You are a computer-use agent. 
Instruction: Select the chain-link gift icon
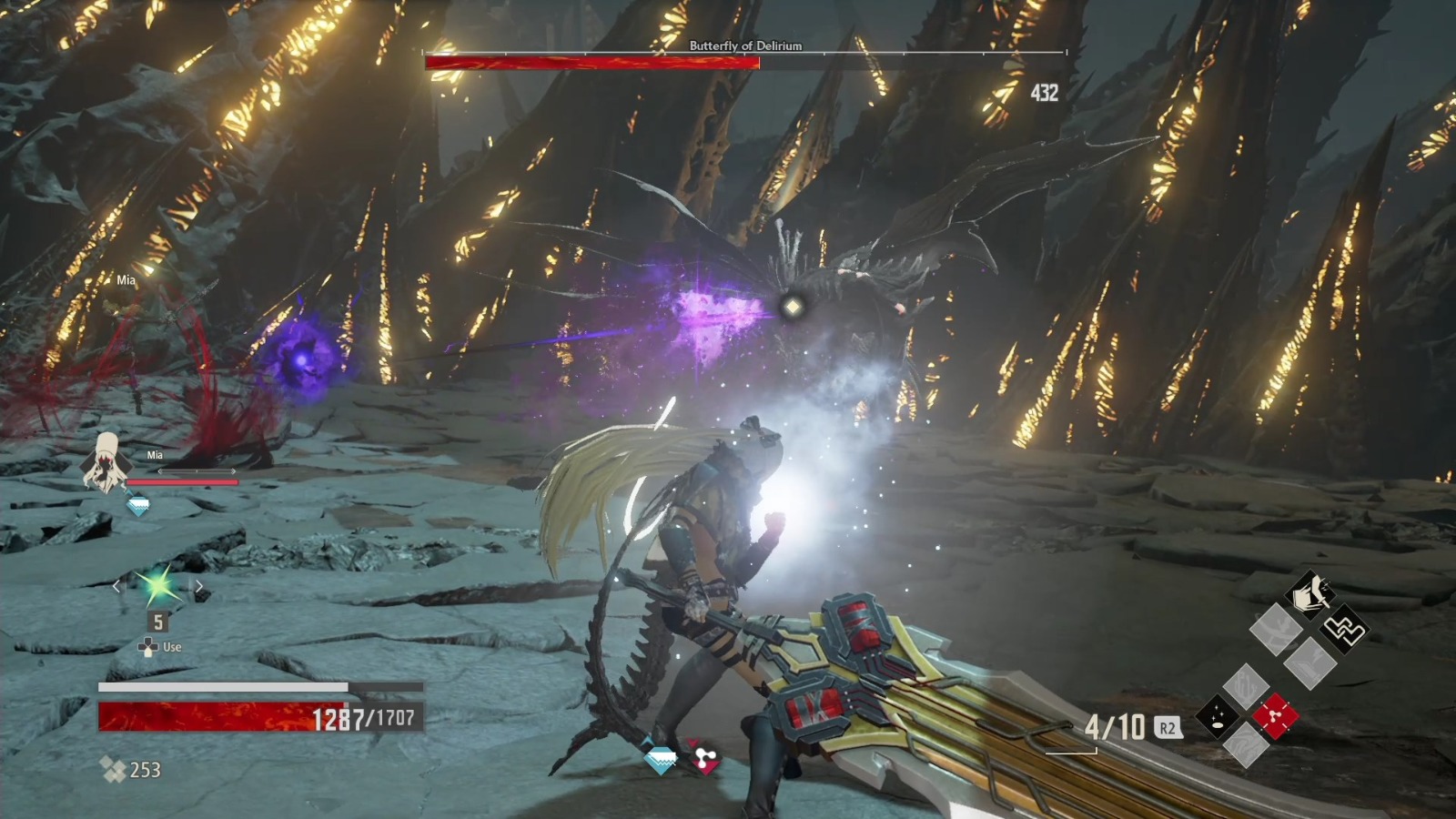[x=1346, y=630]
